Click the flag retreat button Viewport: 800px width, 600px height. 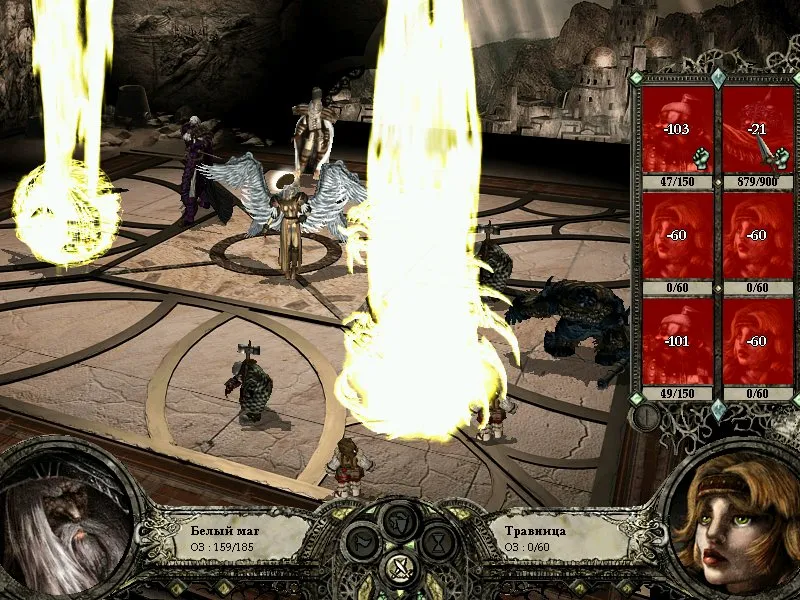(x=361, y=543)
